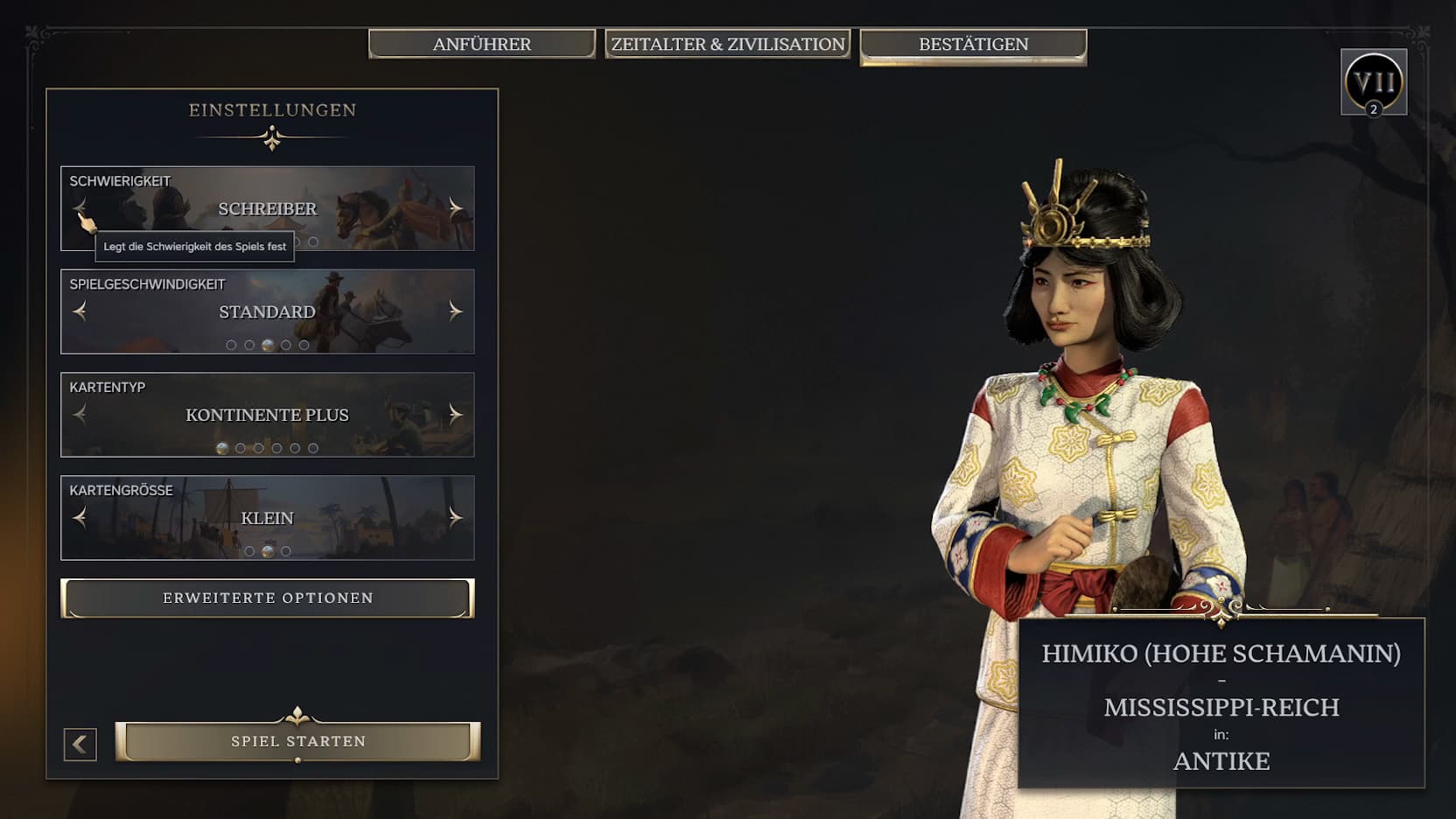Choose the next Kartentyp with right arrow

[x=455, y=414]
